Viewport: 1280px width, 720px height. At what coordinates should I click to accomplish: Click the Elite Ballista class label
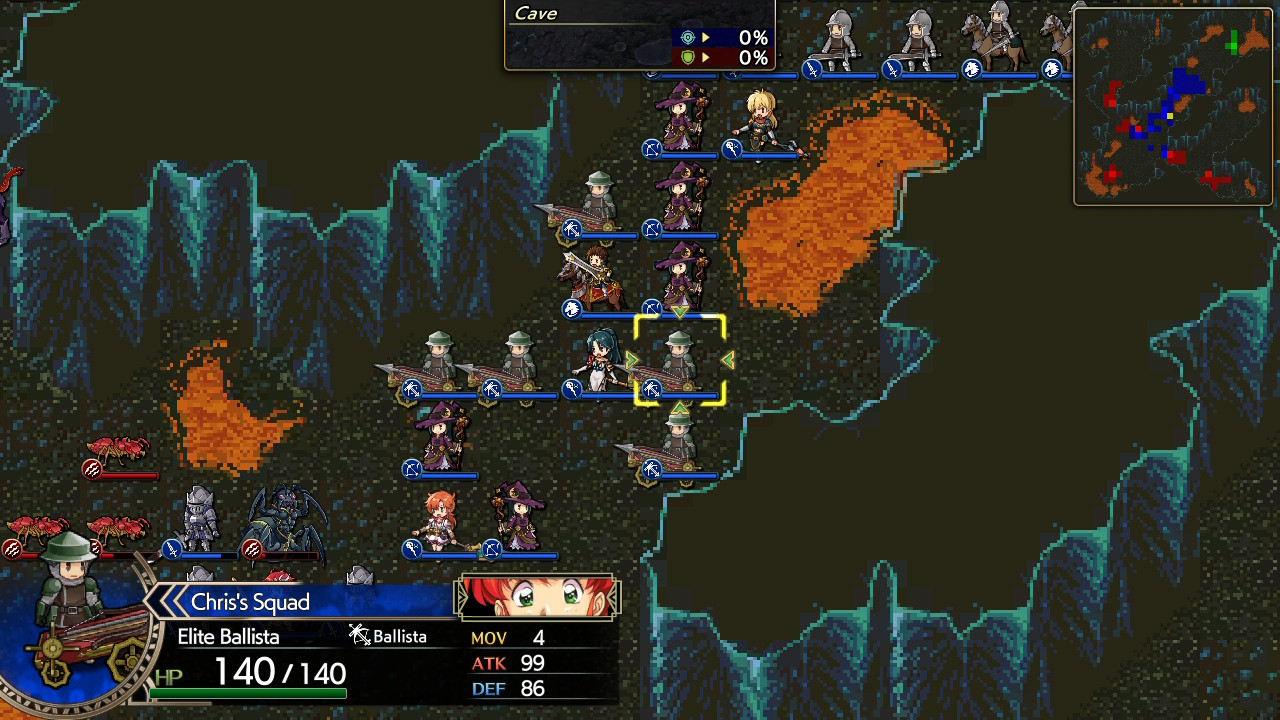(x=228, y=636)
